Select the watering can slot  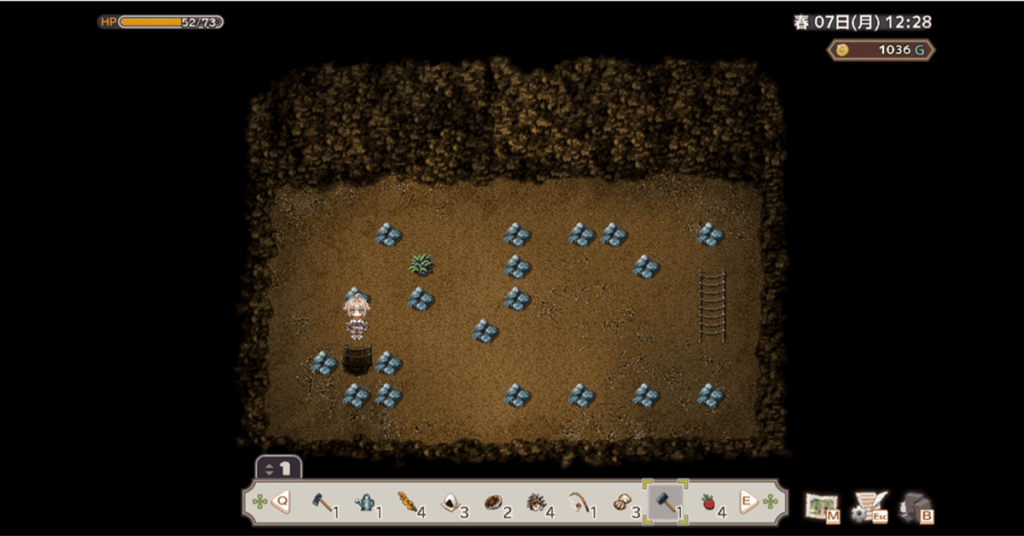tap(366, 502)
